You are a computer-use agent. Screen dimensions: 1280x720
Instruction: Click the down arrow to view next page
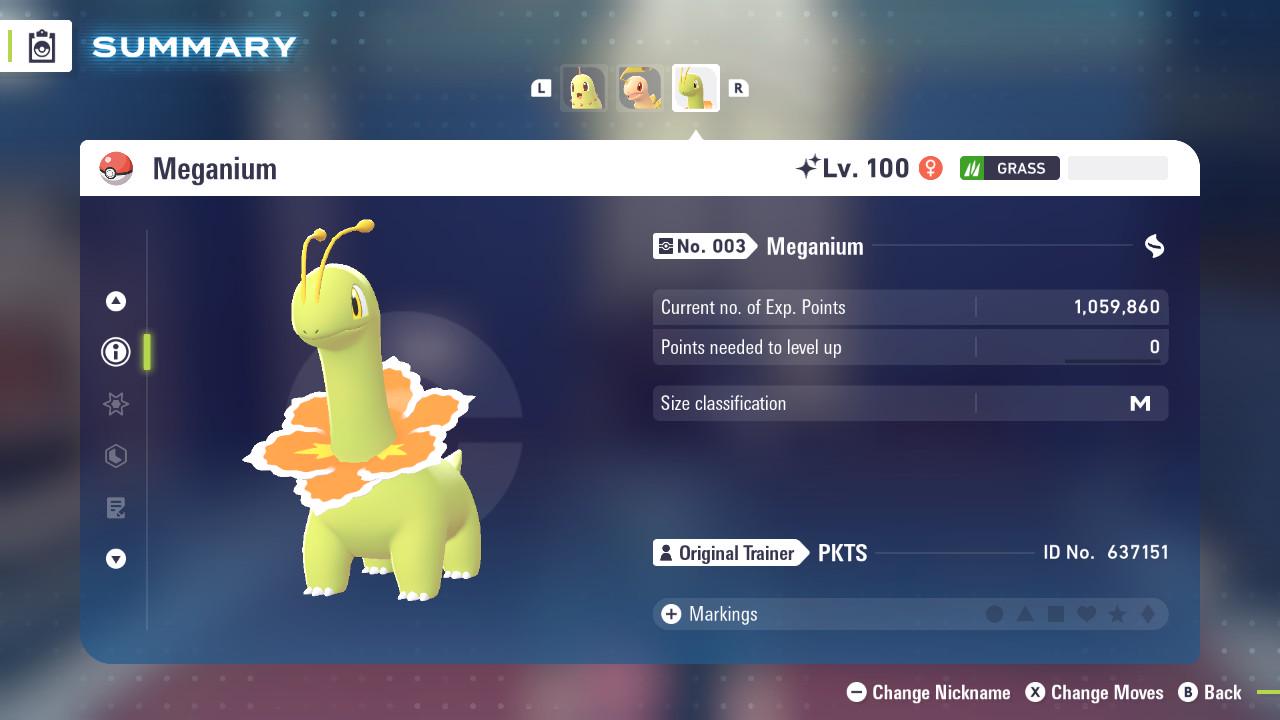coord(115,559)
